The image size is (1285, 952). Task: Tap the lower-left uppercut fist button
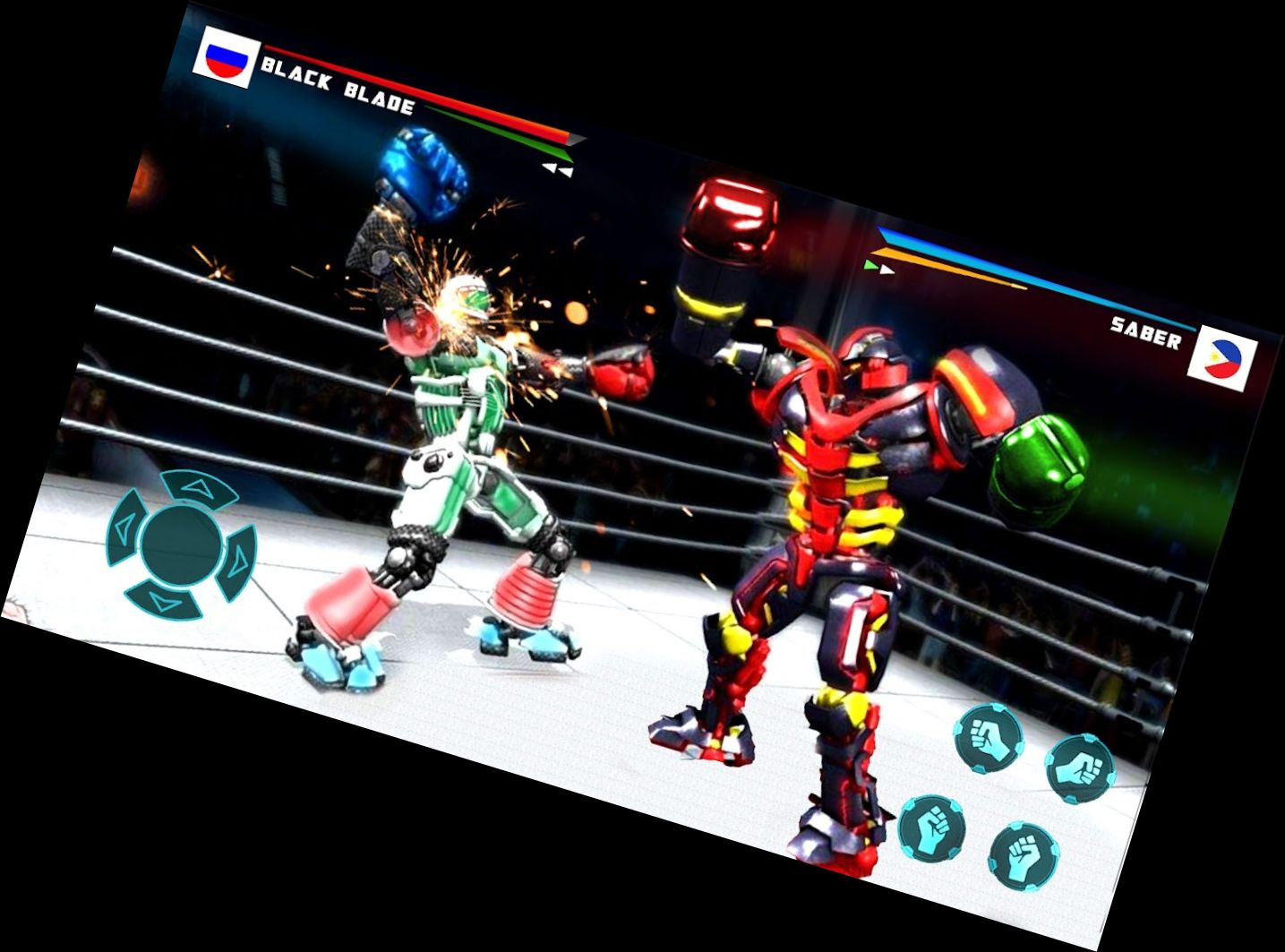pos(935,830)
